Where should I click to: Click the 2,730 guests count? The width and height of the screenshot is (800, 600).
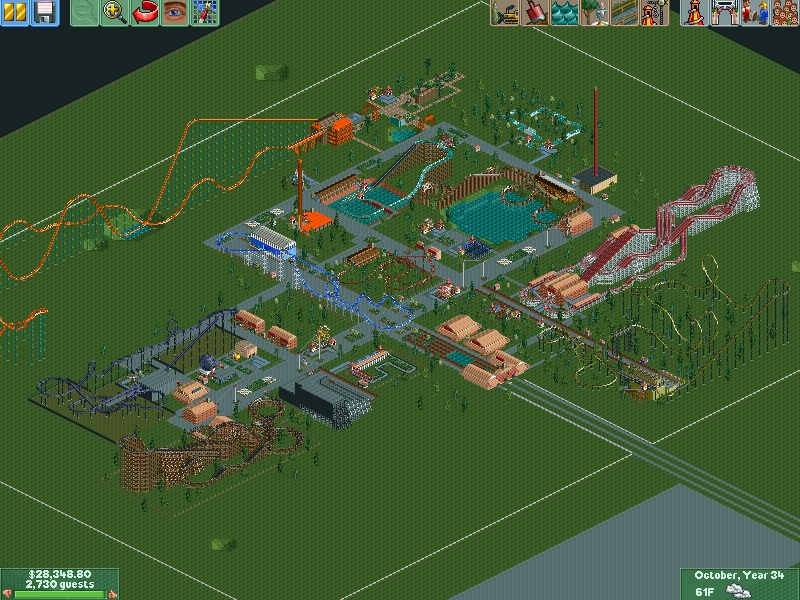pyautogui.click(x=60, y=586)
